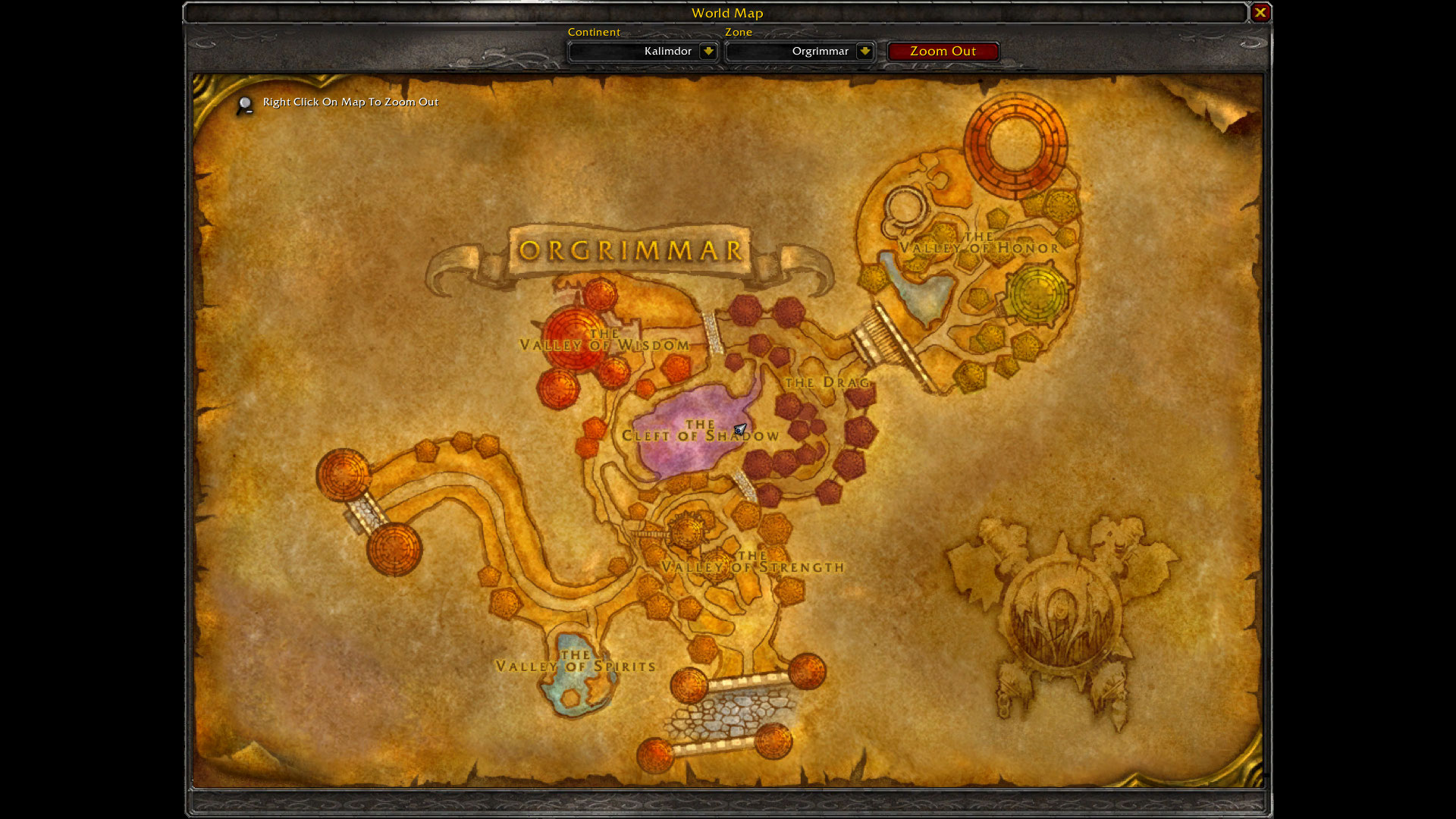Click the Right Click On Map instruction text
The height and width of the screenshot is (819, 1456).
click(x=350, y=101)
